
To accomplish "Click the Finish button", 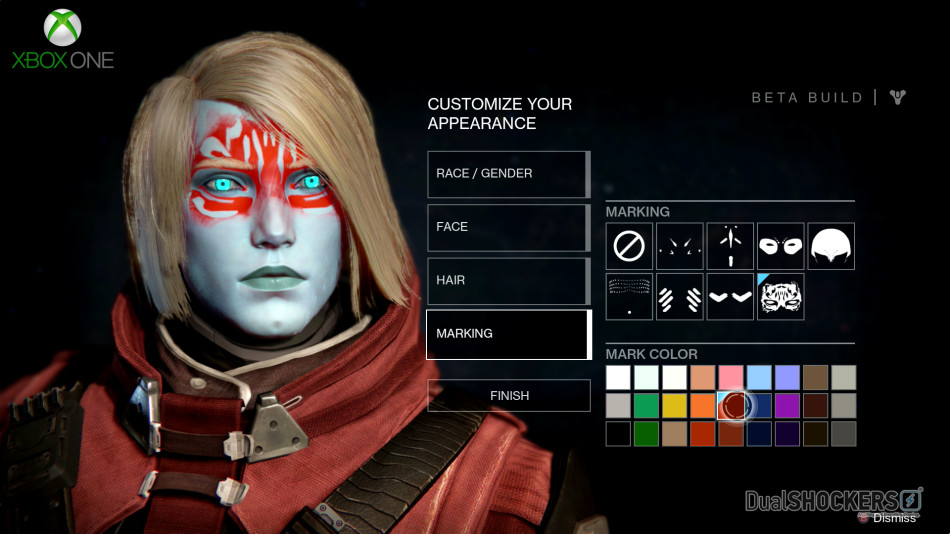I will tap(509, 396).
